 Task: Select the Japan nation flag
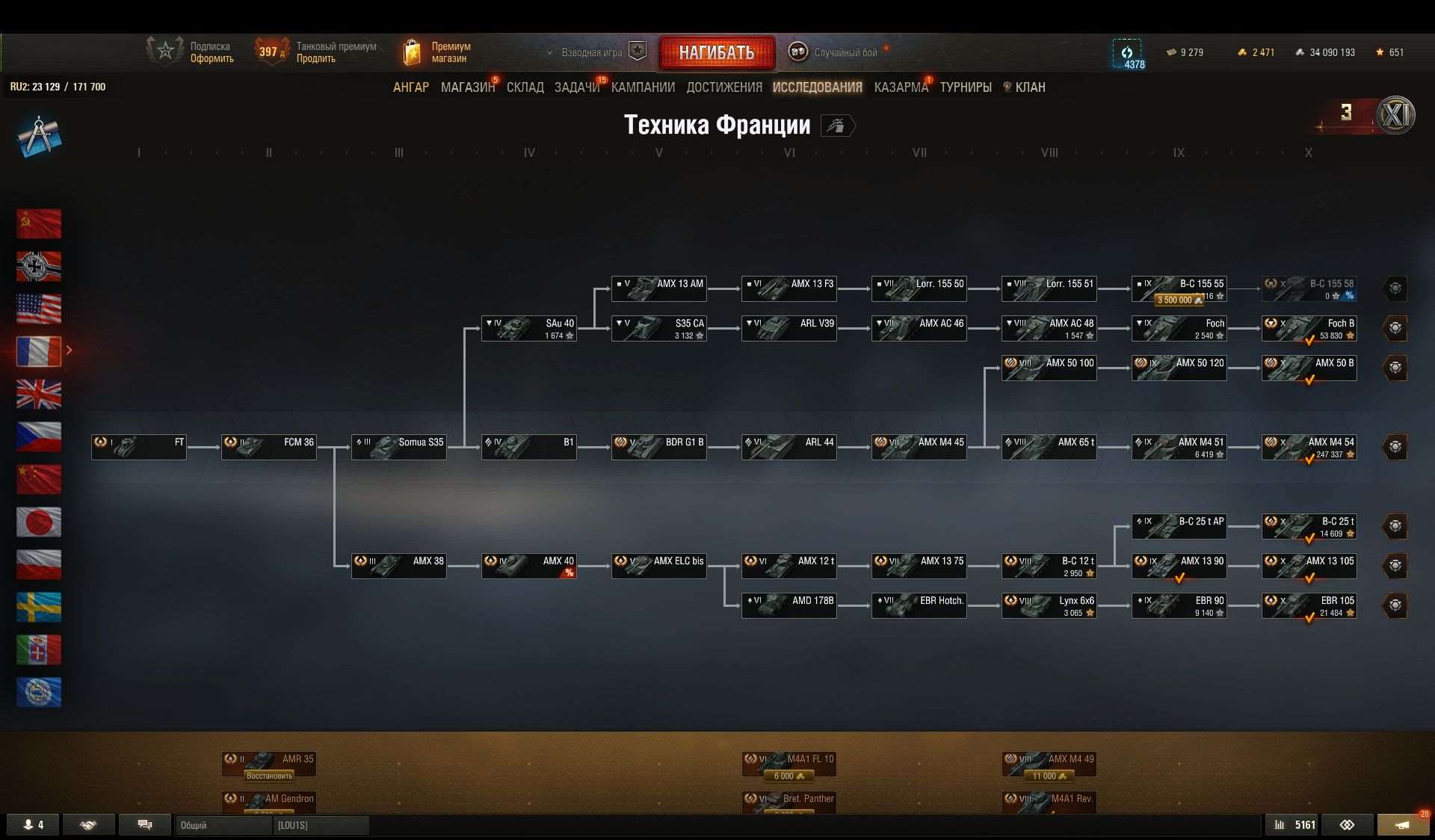pyautogui.click(x=39, y=522)
